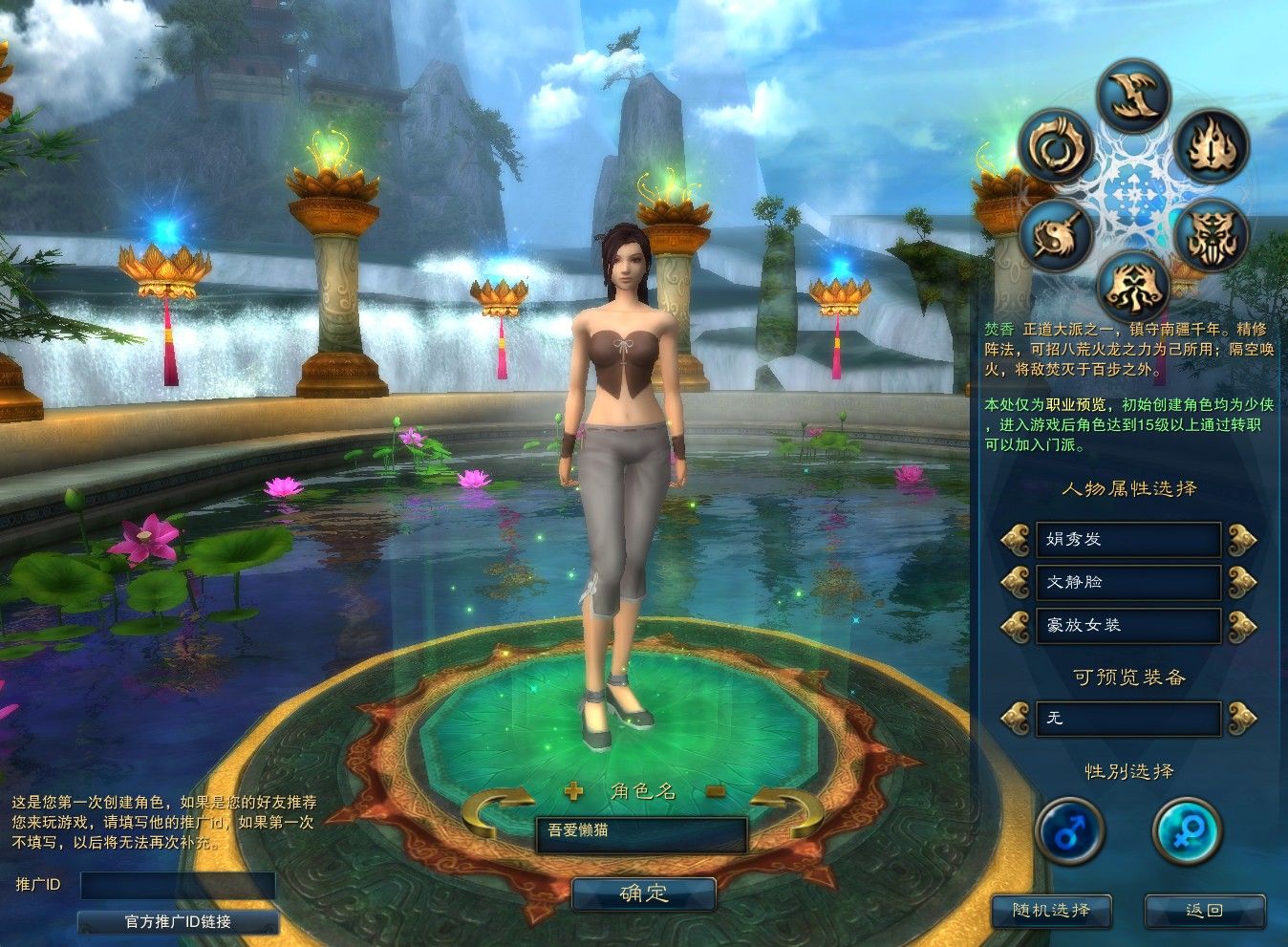The image size is (1288, 947).
Task: Zoom out with the minus button
Action: pos(716,790)
